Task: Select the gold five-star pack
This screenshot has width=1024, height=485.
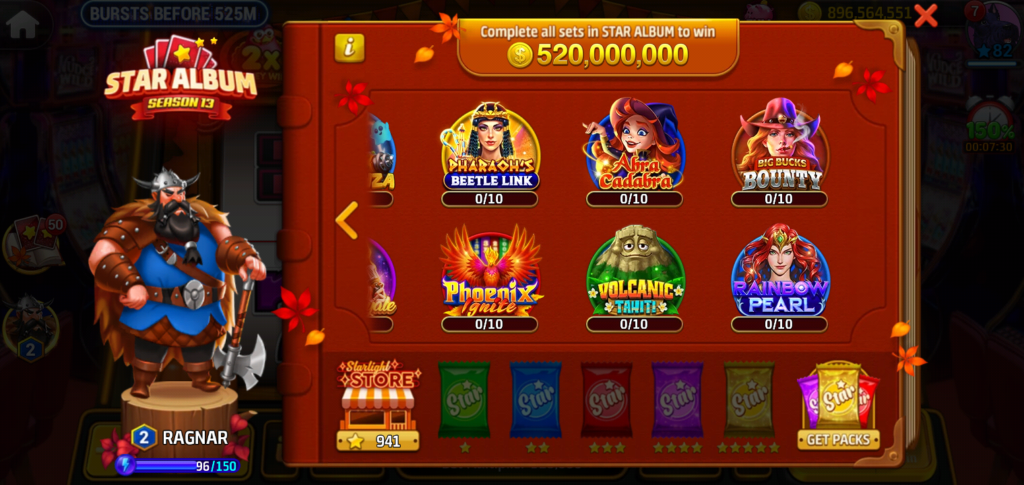Action: tap(749, 400)
